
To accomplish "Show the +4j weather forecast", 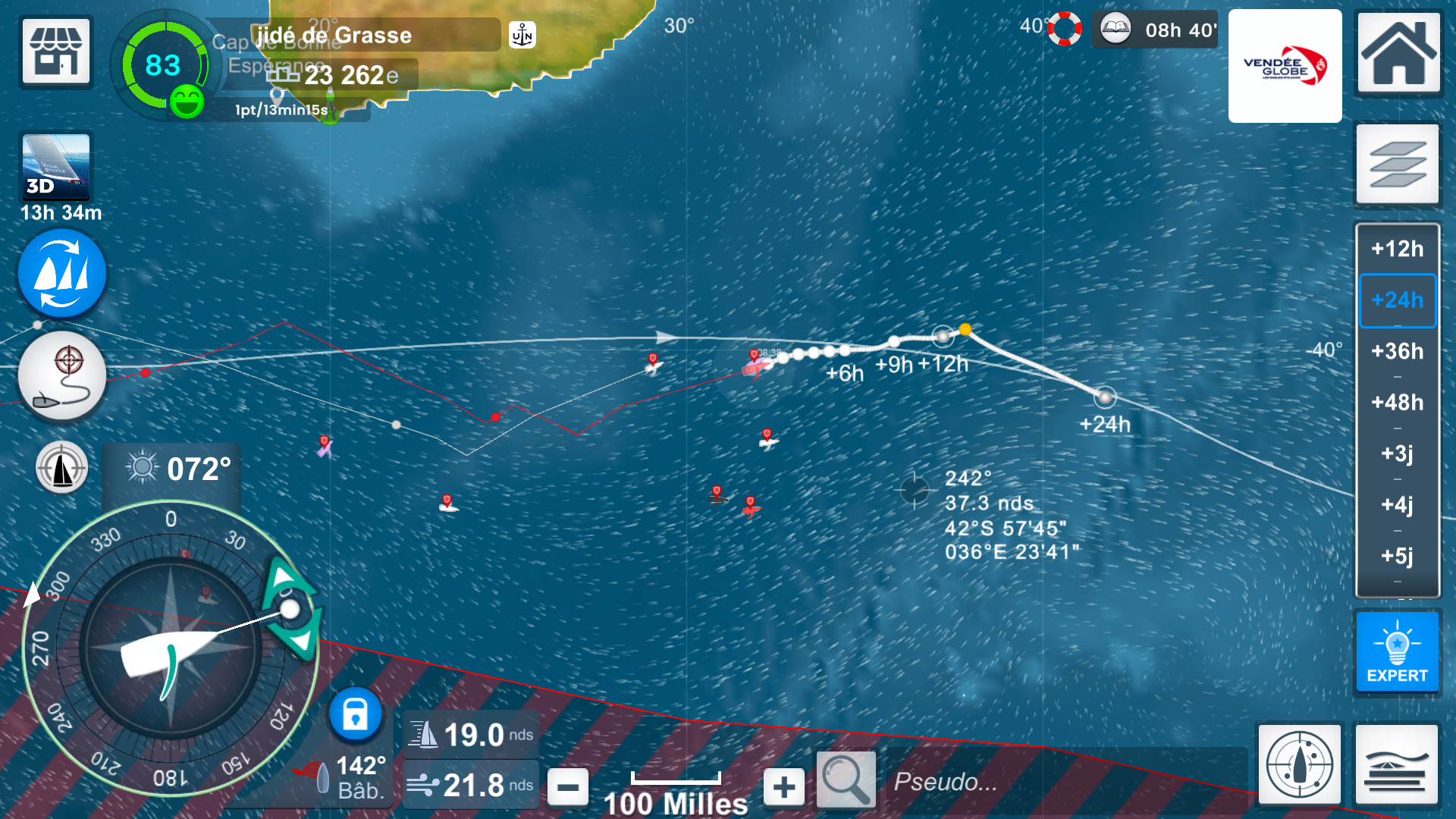I will [x=1397, y=504].
